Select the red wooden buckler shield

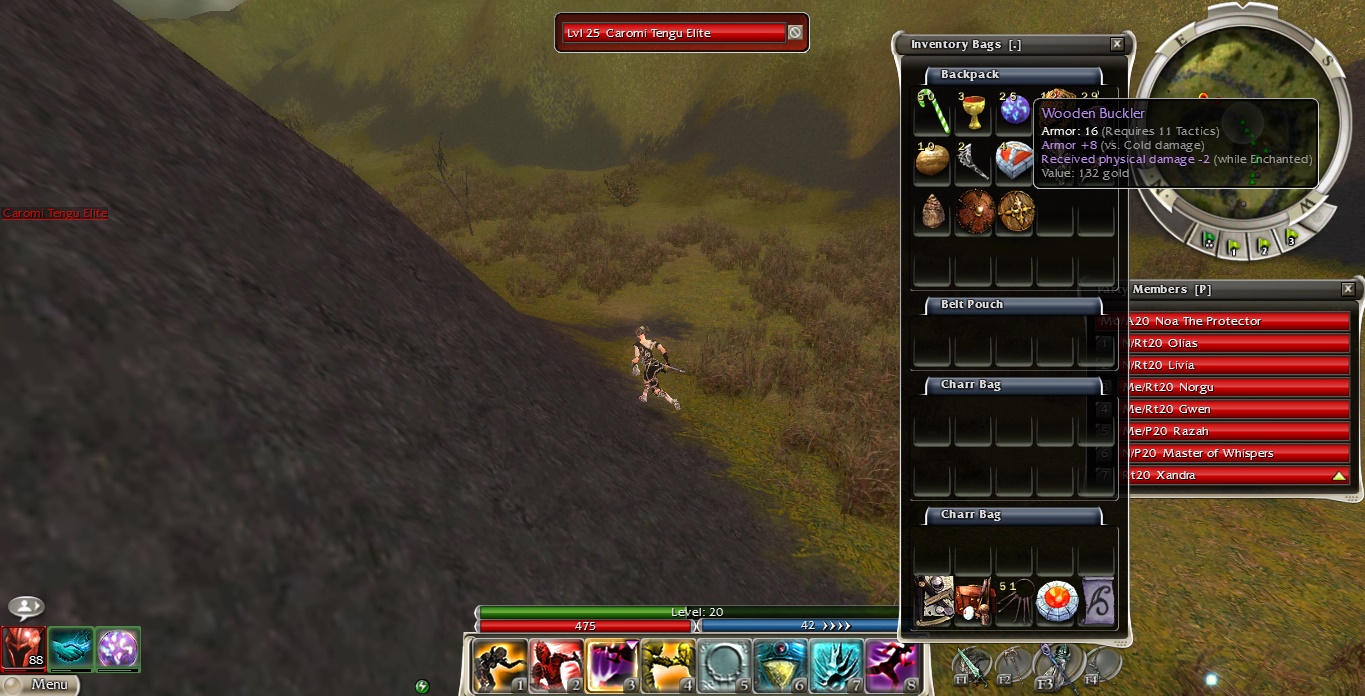pyautogui.click(x=973, y=212)
